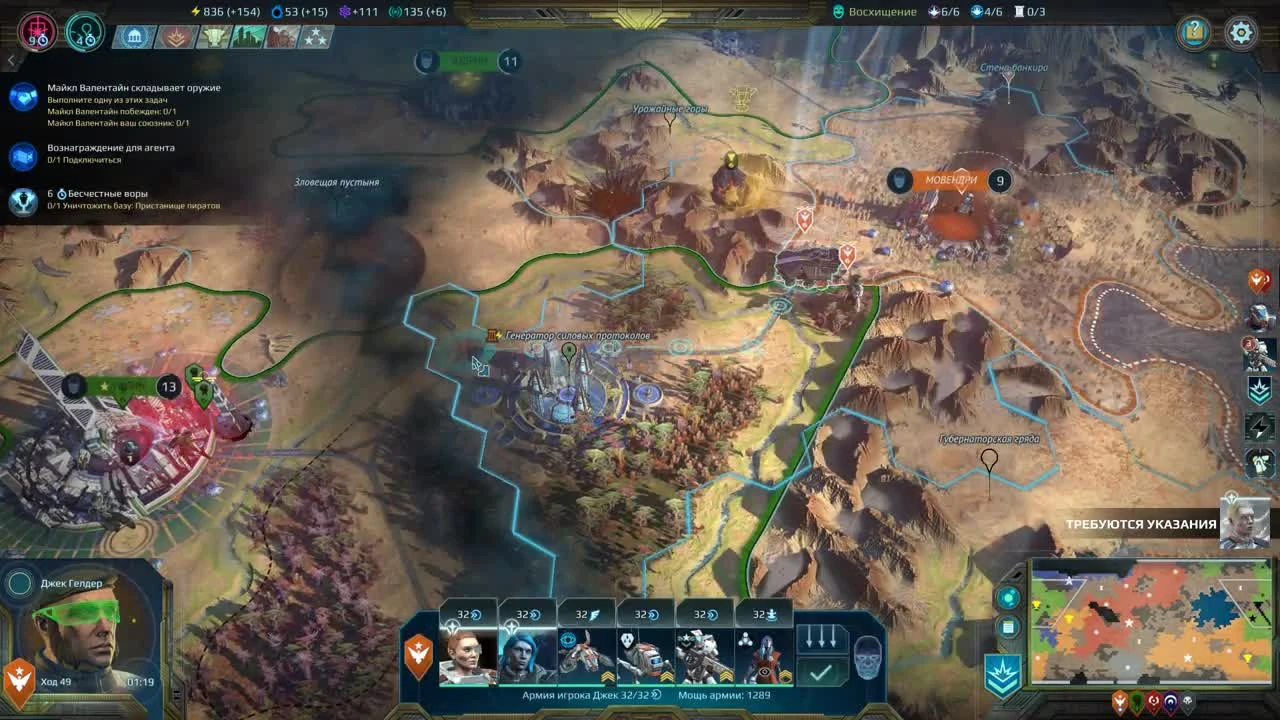Click the ТРЕБУЮТСЯ УКАЗАНИЯ prompt
This screenshot has width=1280, height=720.
(1140, 522)
